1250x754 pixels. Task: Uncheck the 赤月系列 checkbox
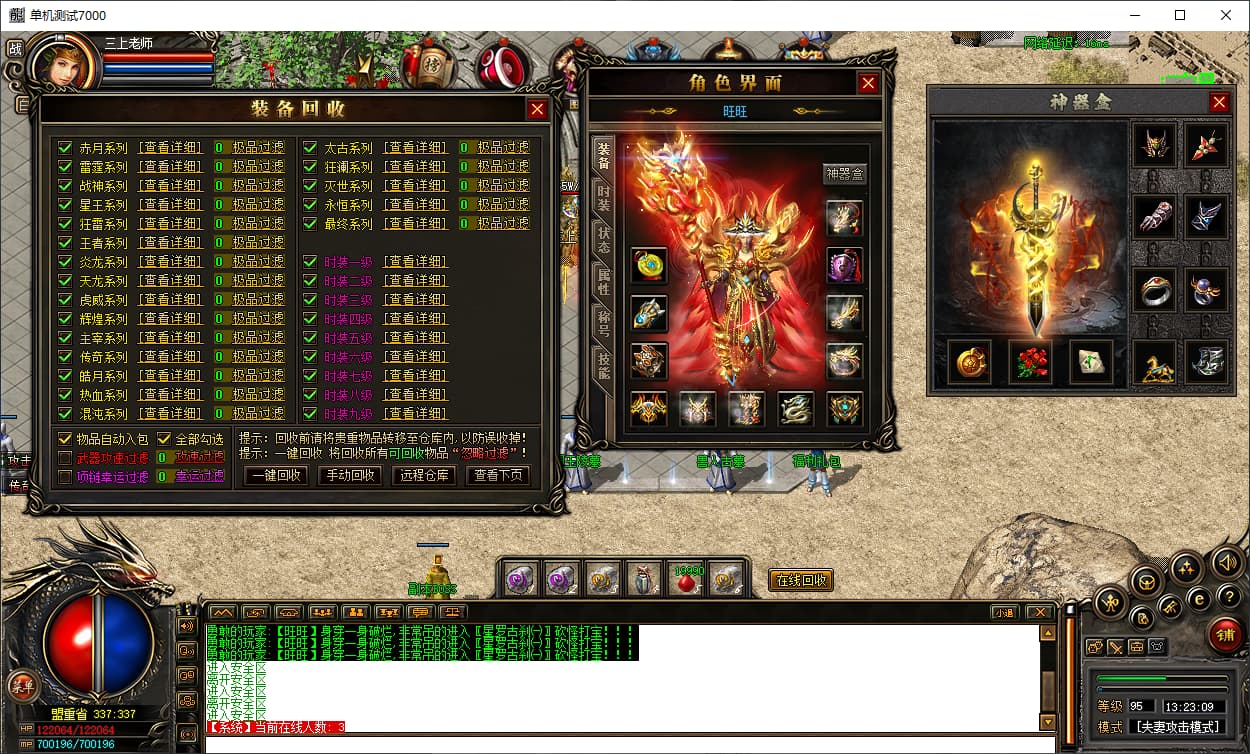pyautogui.click(x=66, y=148)
